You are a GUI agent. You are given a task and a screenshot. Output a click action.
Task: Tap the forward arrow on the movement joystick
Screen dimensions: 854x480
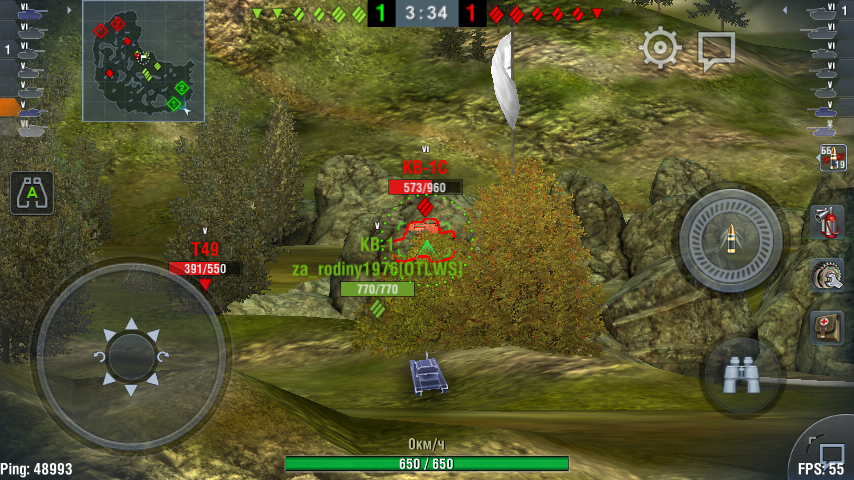click(129, 323)
